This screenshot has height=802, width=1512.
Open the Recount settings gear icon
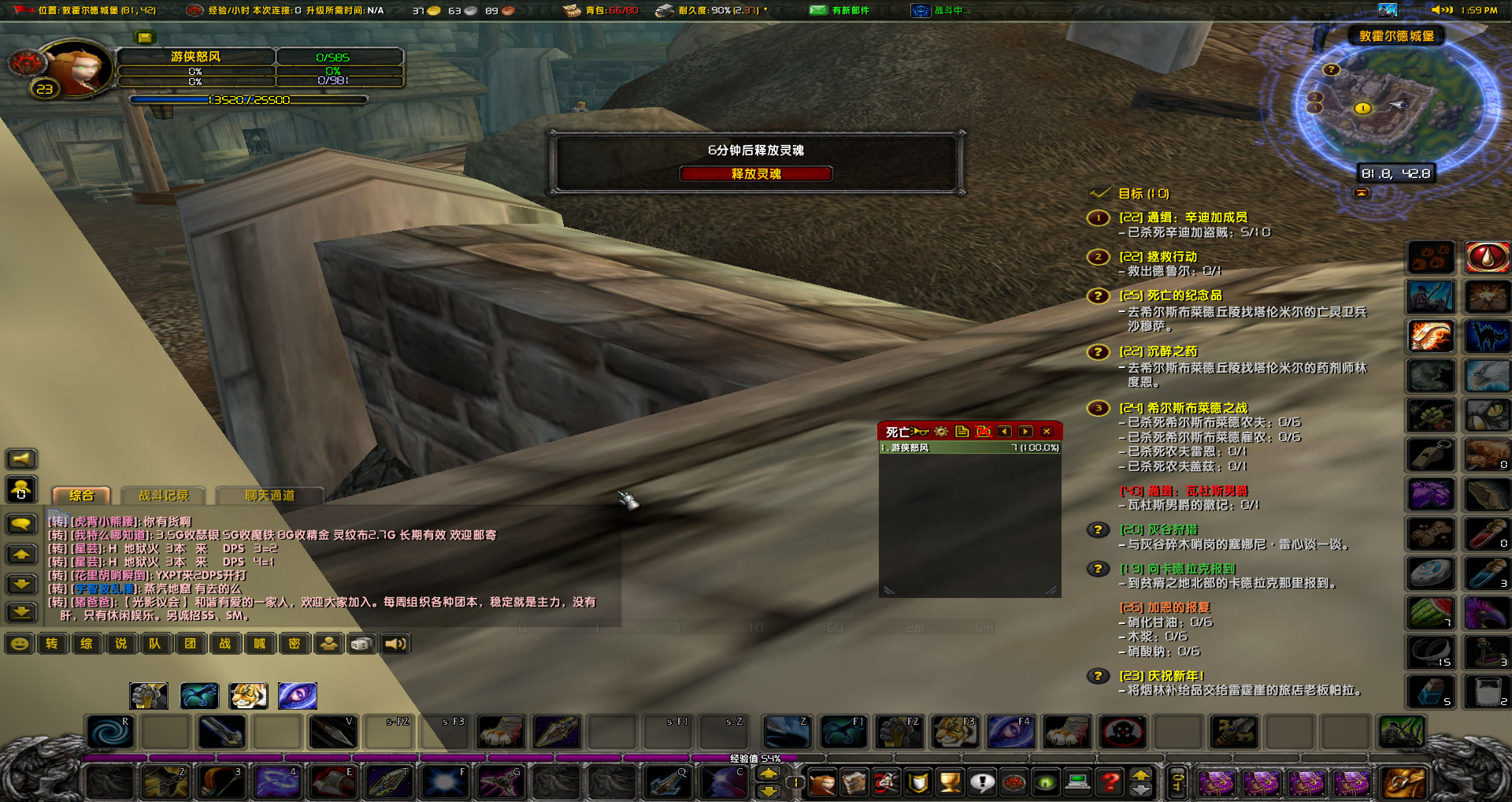[x=940, y=431]
